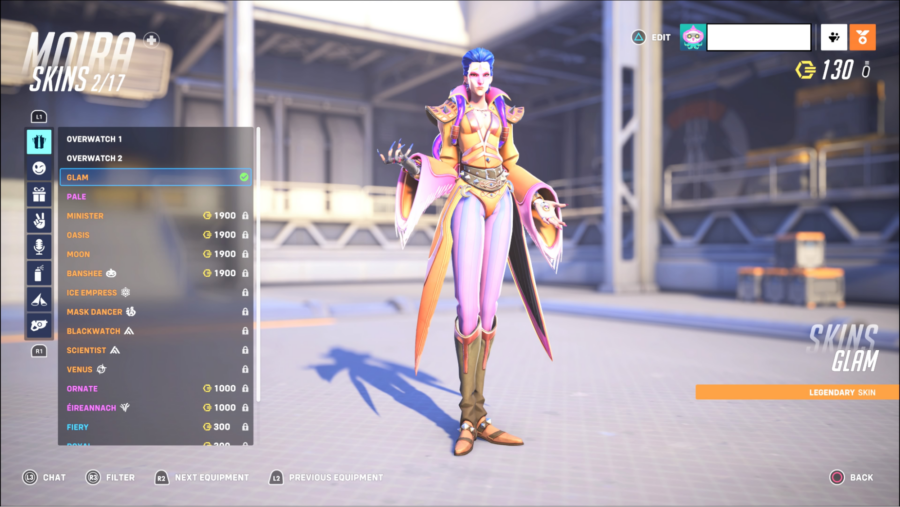Pick the Oasis skin row

[x=155, y=235]
